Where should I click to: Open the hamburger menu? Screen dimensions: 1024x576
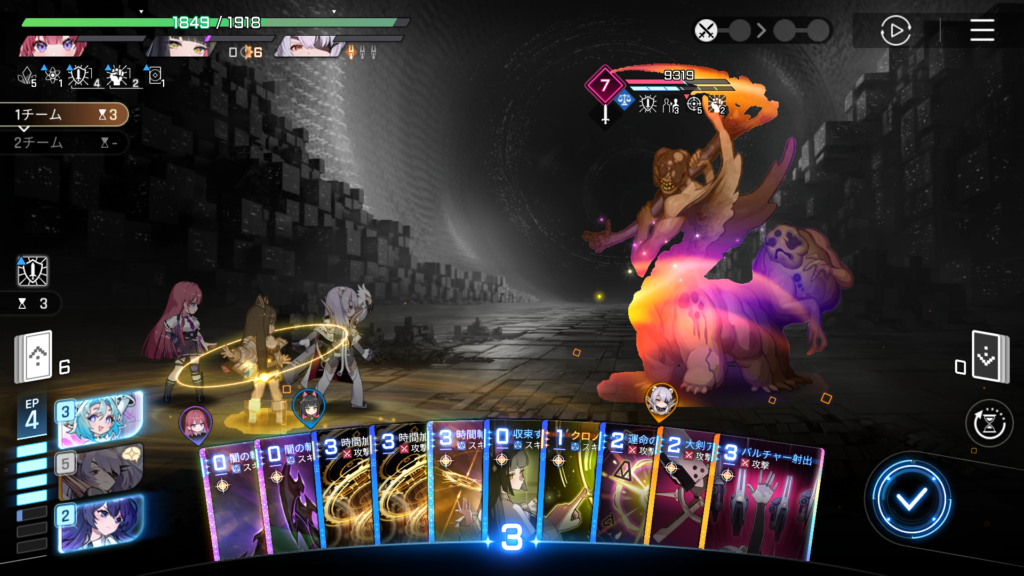click(x=982, y=30)
